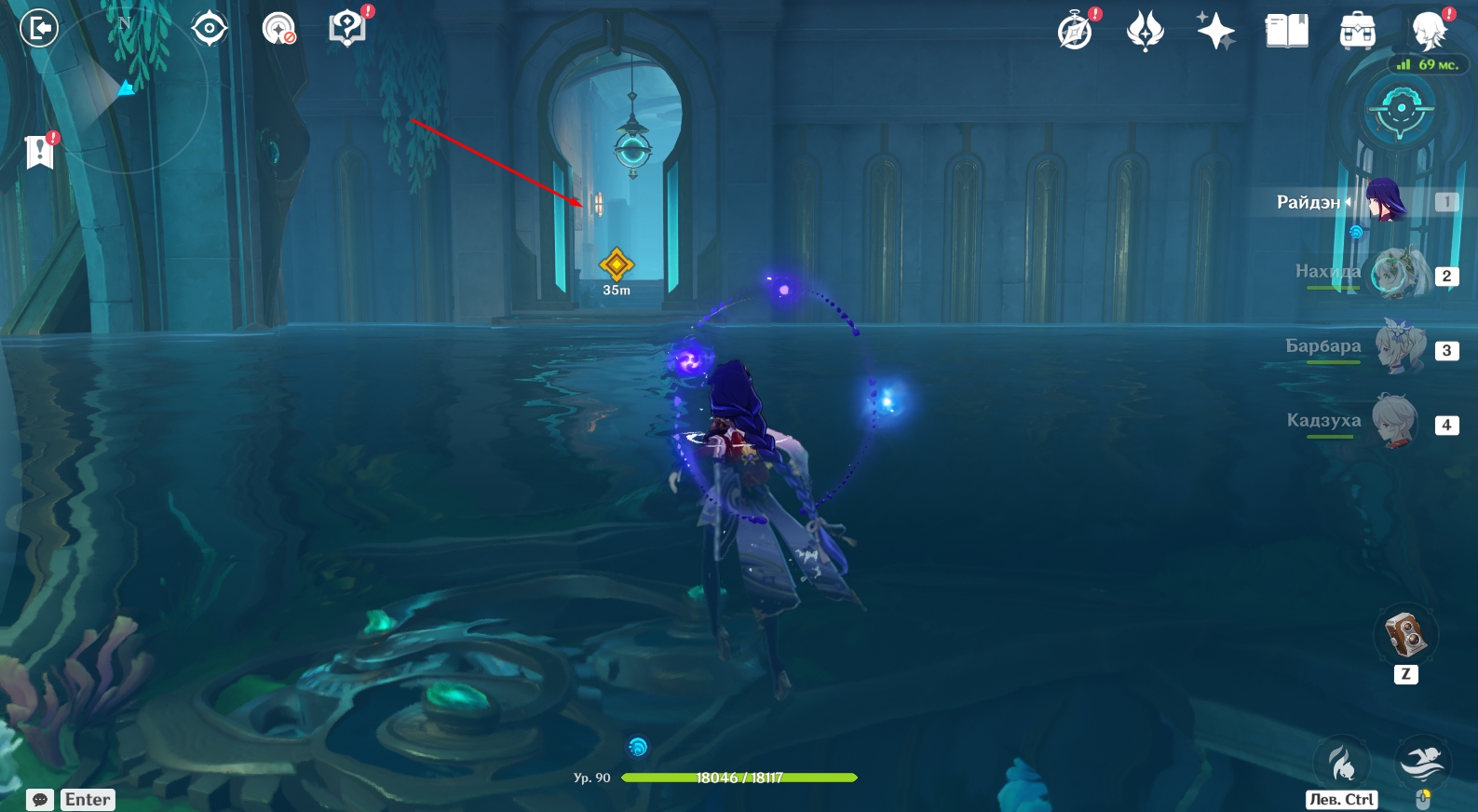Open the bookmark notice icon

click(x=40, y=151)
